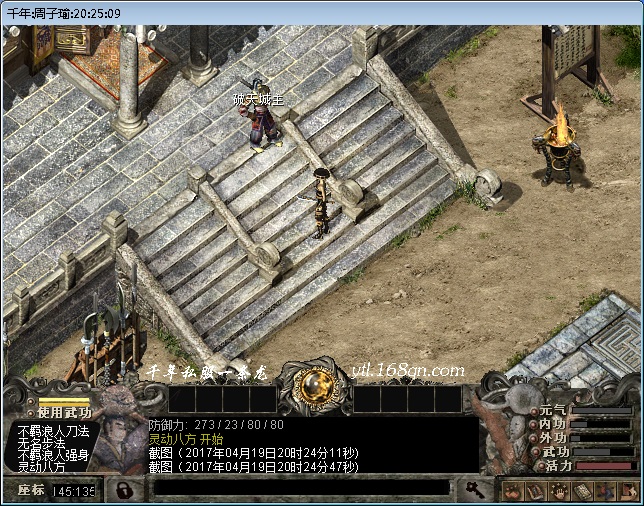Click the 座标 coordinates label
Screen dimensions: 644x506
coord(30,491)
